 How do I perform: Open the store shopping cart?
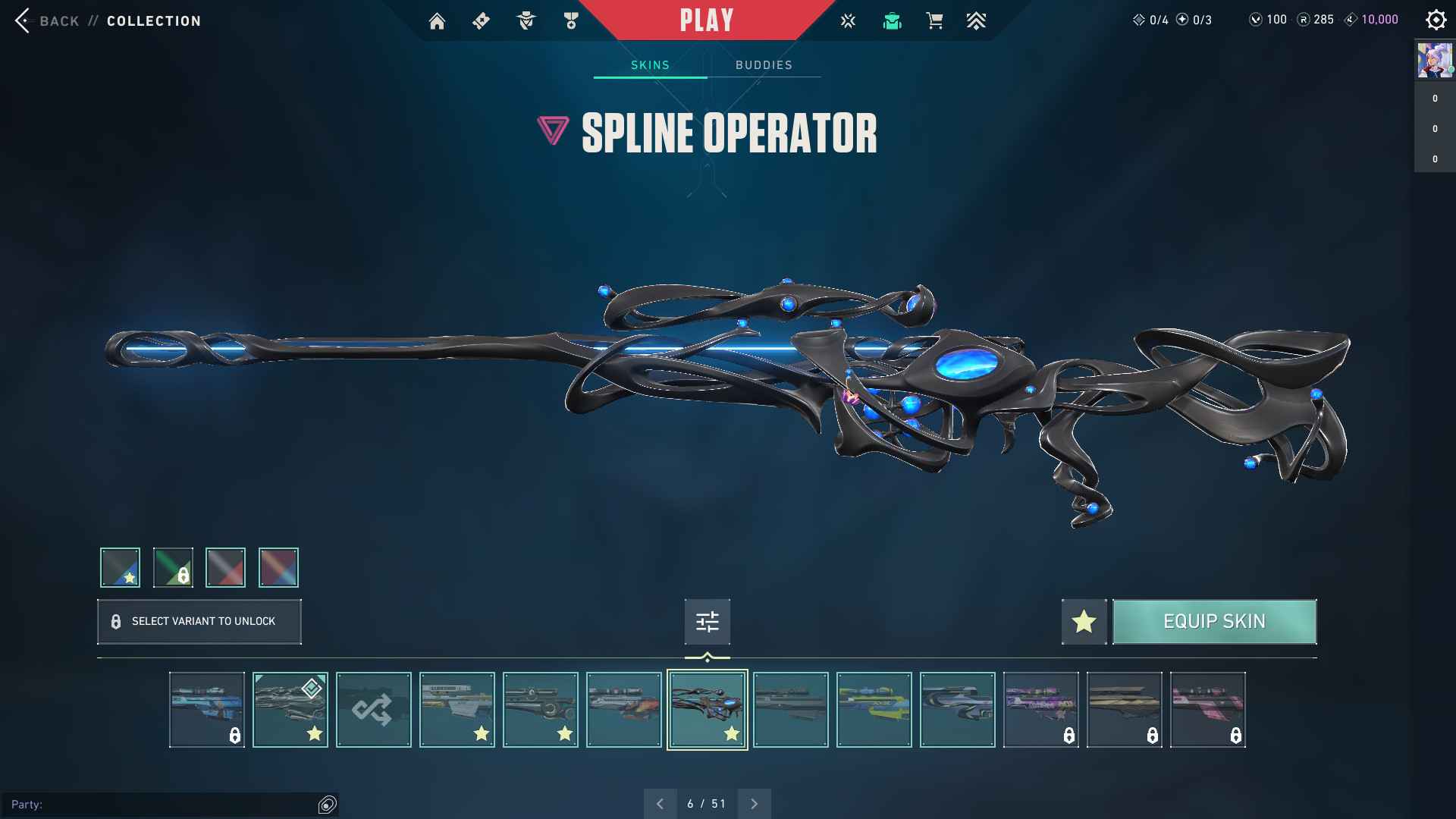[934, 21]
